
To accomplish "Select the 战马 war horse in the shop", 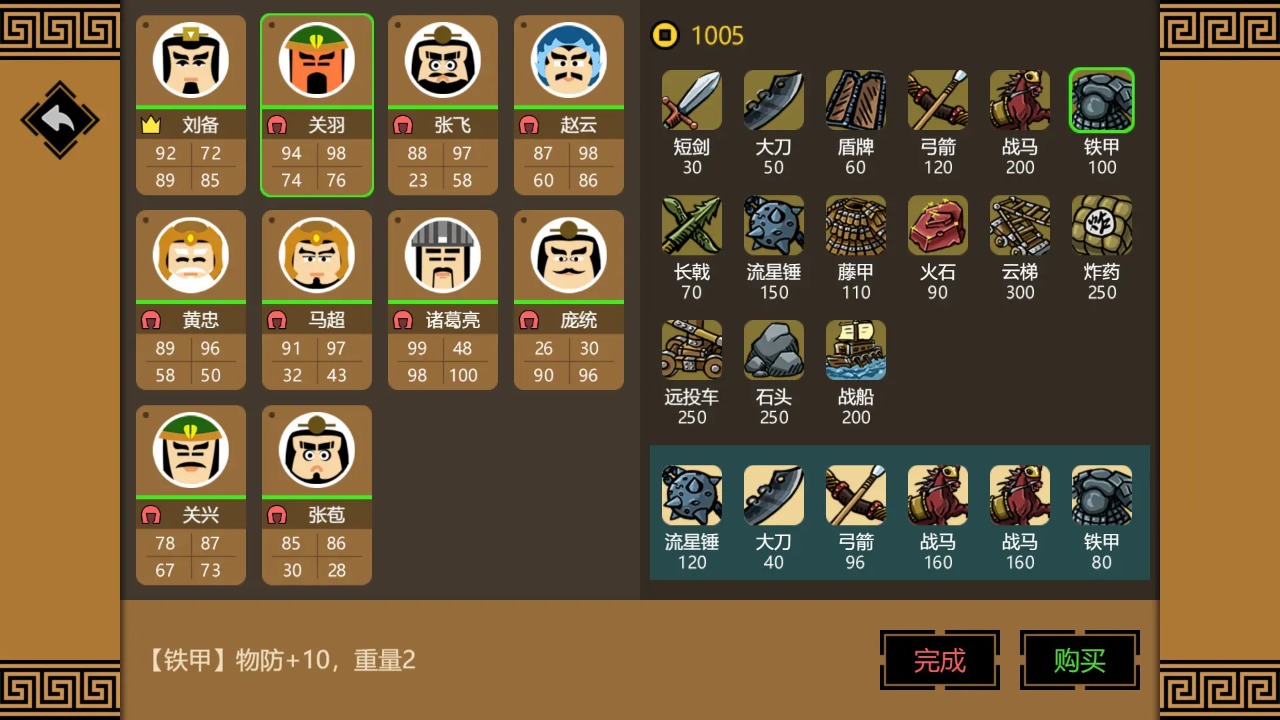I will (1019, 100).
